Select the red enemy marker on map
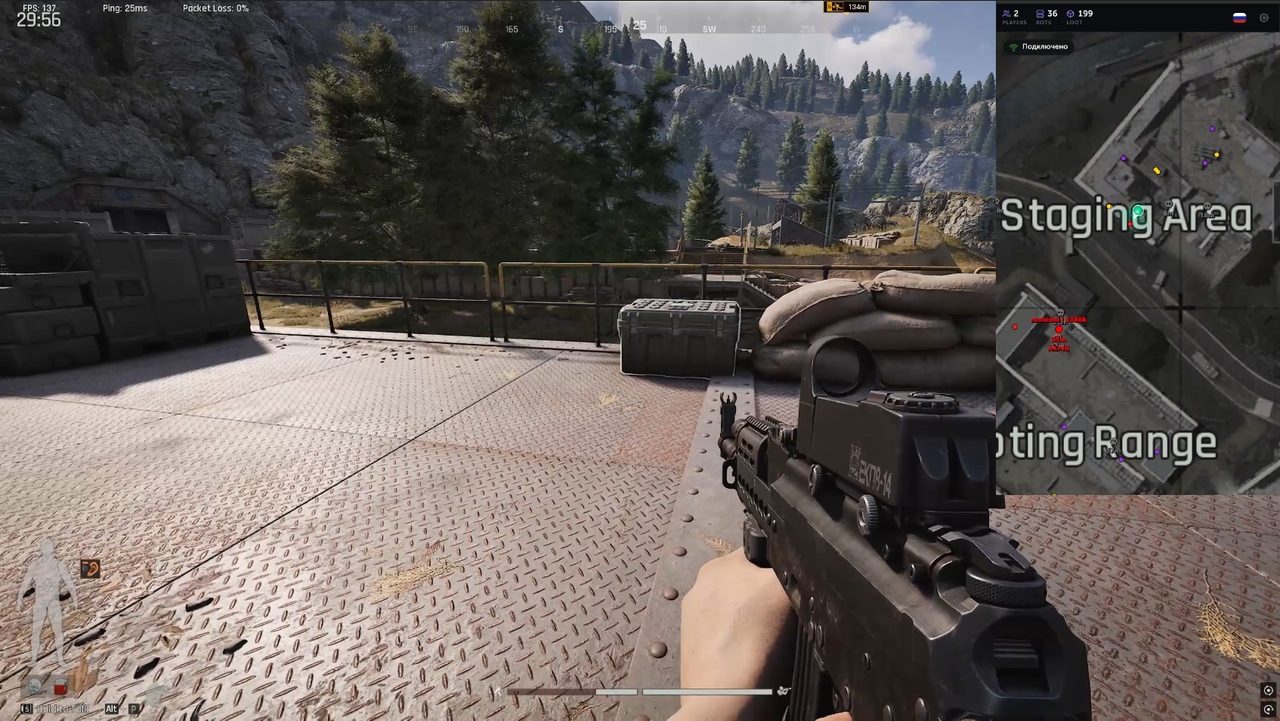Image resolution: width=1280 pixels, height=721 pixels. coord(1059,329)
